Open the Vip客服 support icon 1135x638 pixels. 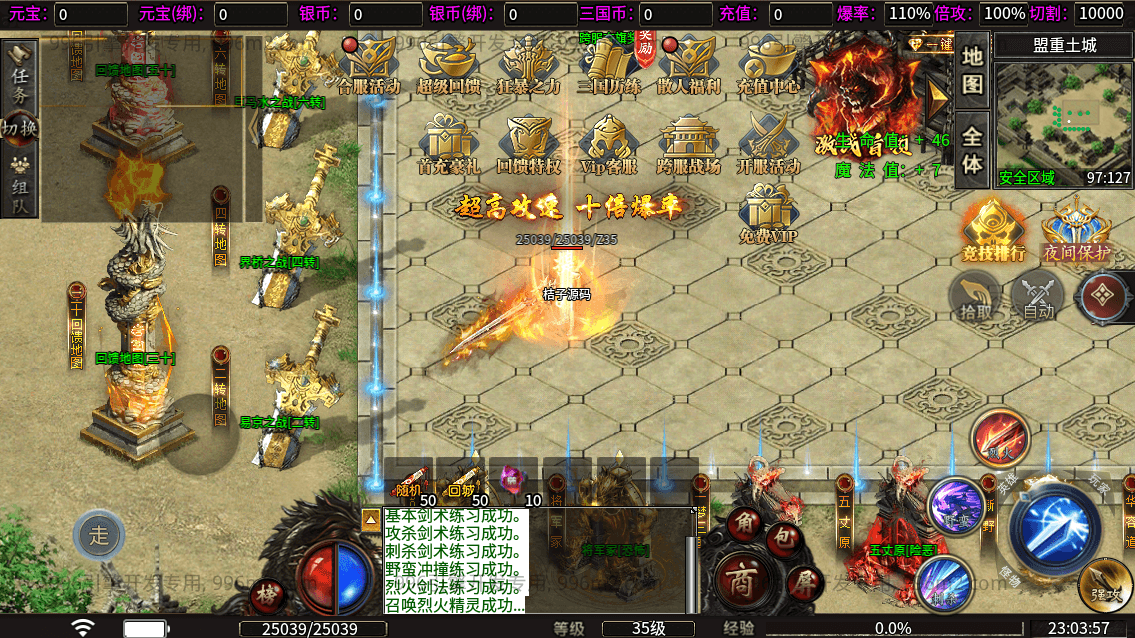coord(607,145)
